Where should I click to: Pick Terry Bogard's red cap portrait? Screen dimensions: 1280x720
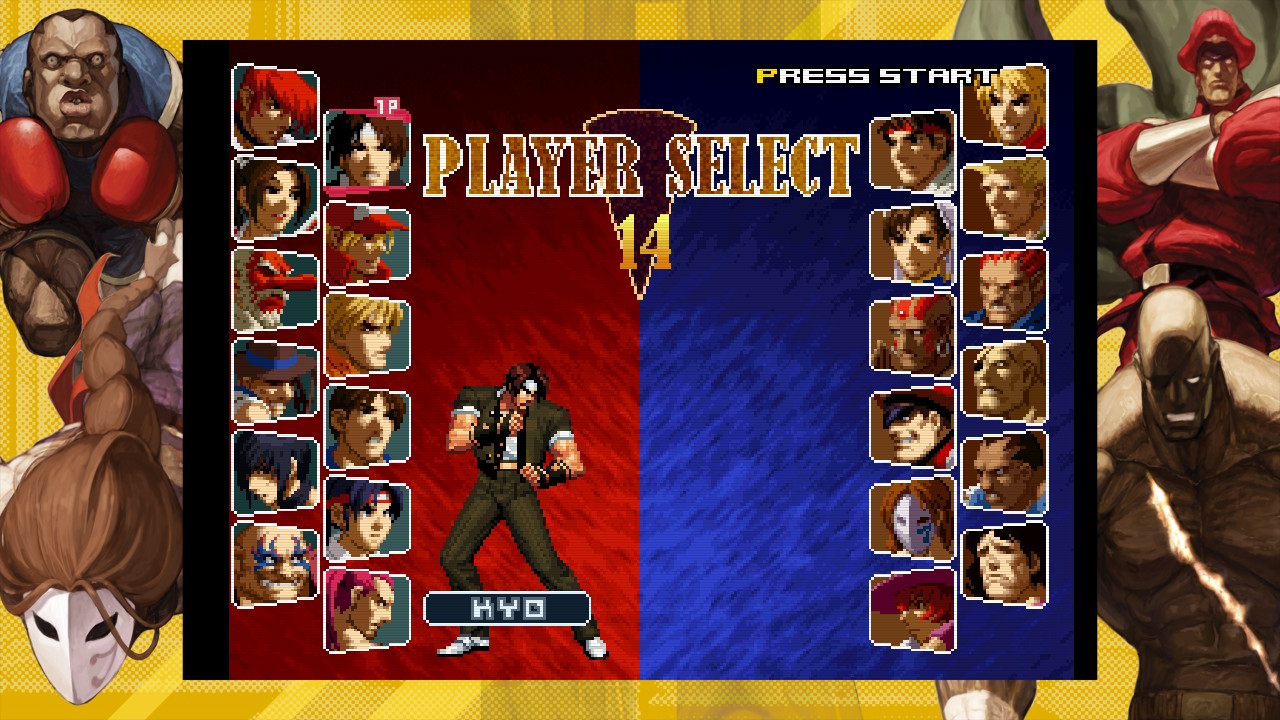click(x=367, y=243)
